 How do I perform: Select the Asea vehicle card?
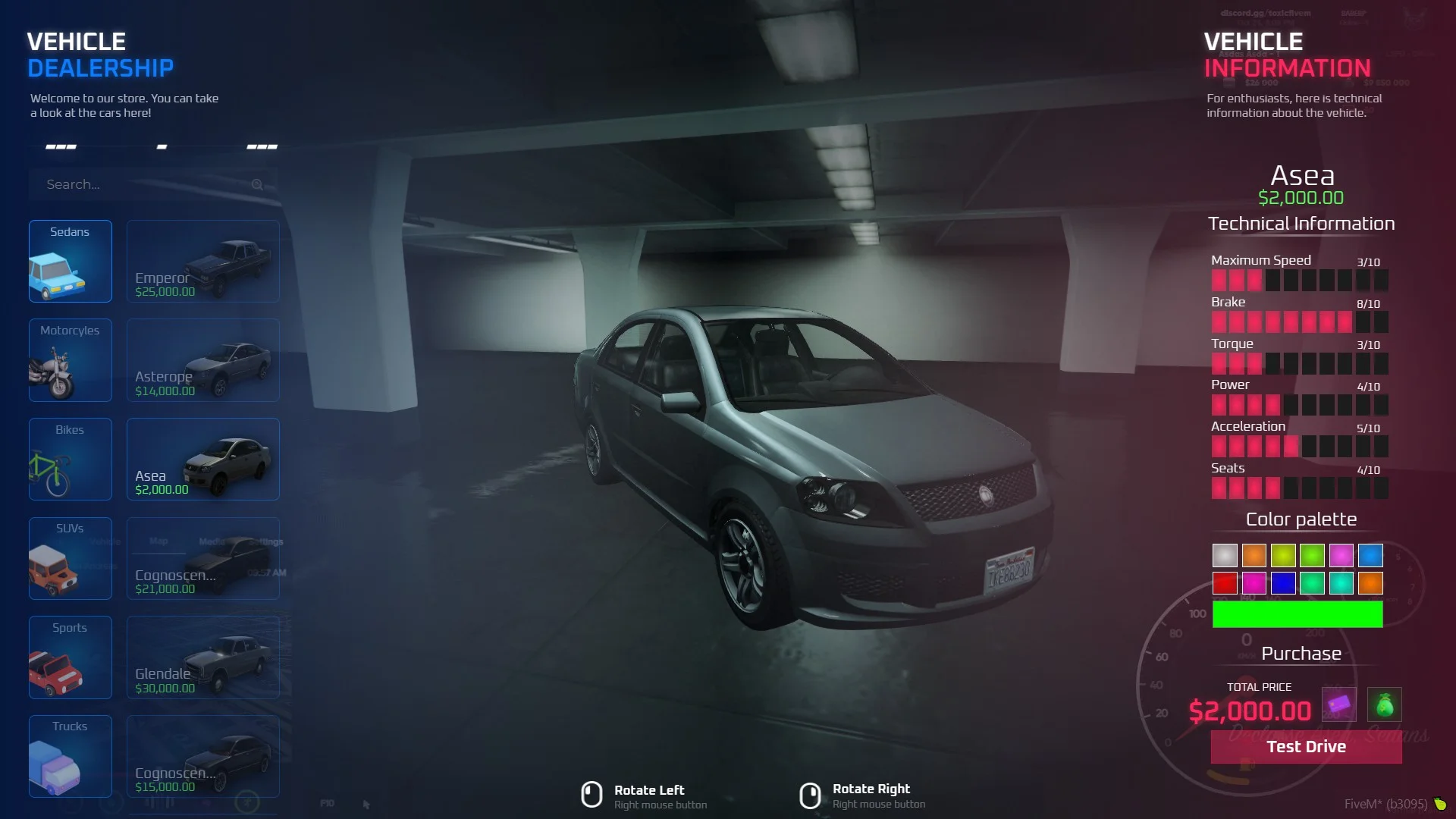coord(202,459)
